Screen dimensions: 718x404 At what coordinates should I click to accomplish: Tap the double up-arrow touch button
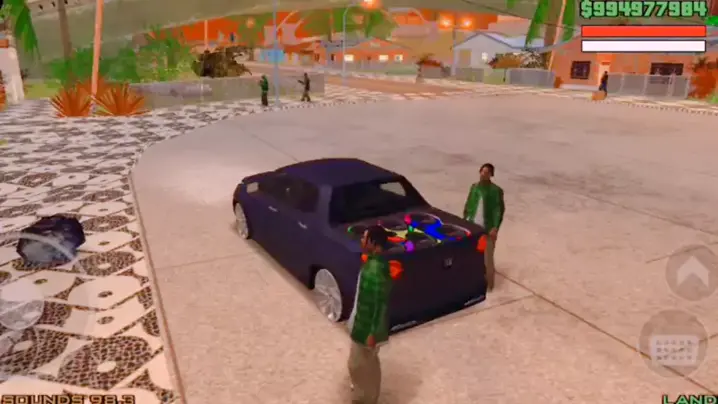click(x=690, y=270)
